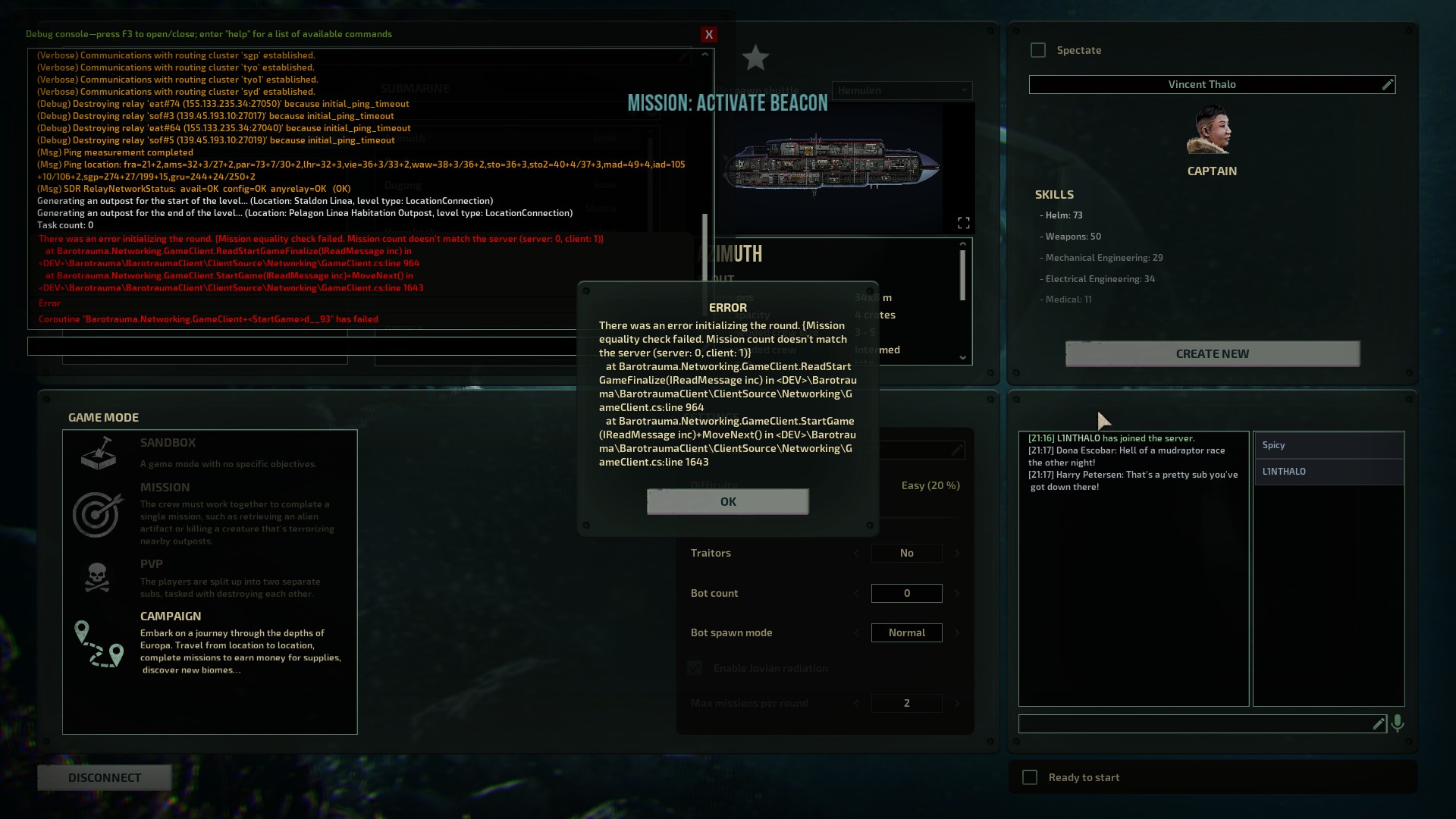Click the microphone icon beside chat input
The height and width of the screenshot is (819, 1456).
pos(1398,723)
